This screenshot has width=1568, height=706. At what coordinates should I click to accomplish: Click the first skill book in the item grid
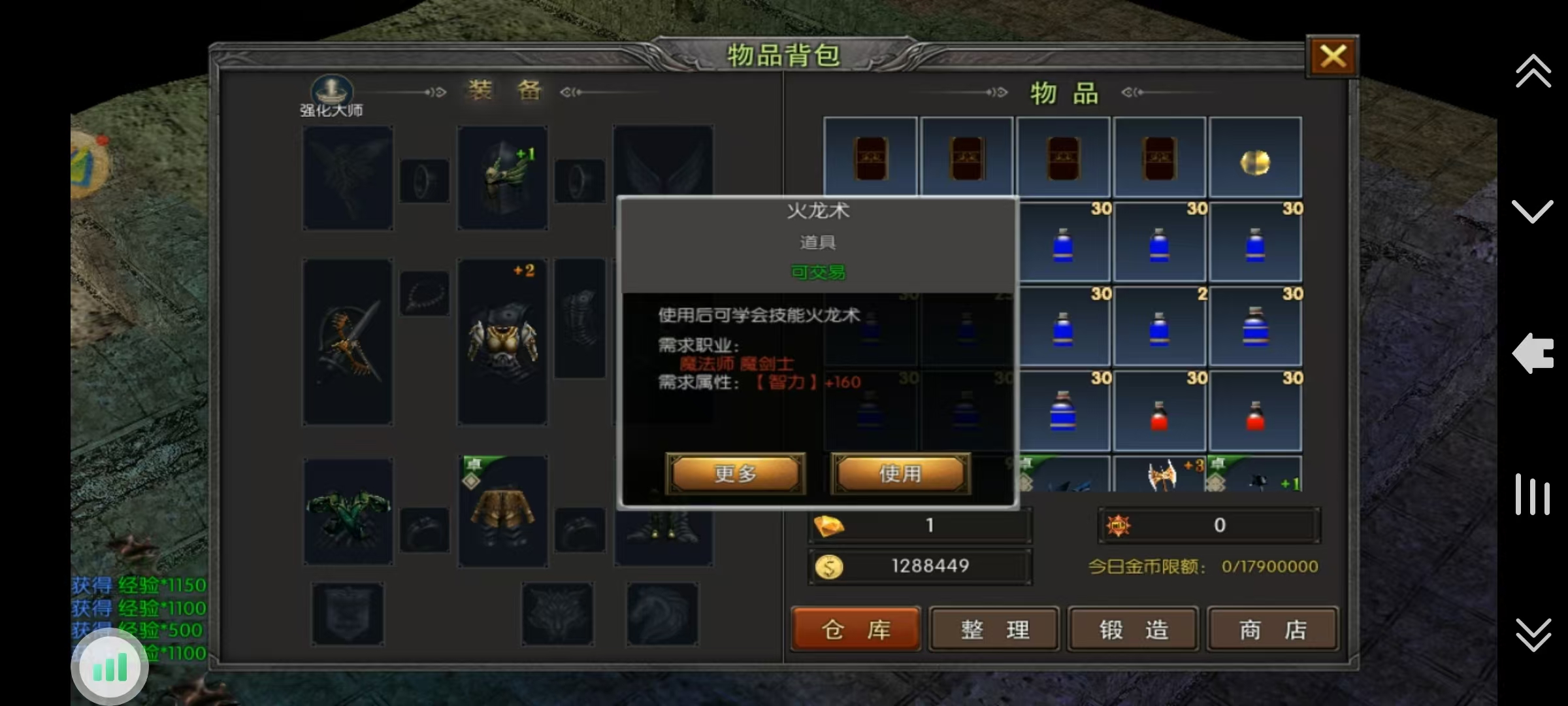(870, 157)
